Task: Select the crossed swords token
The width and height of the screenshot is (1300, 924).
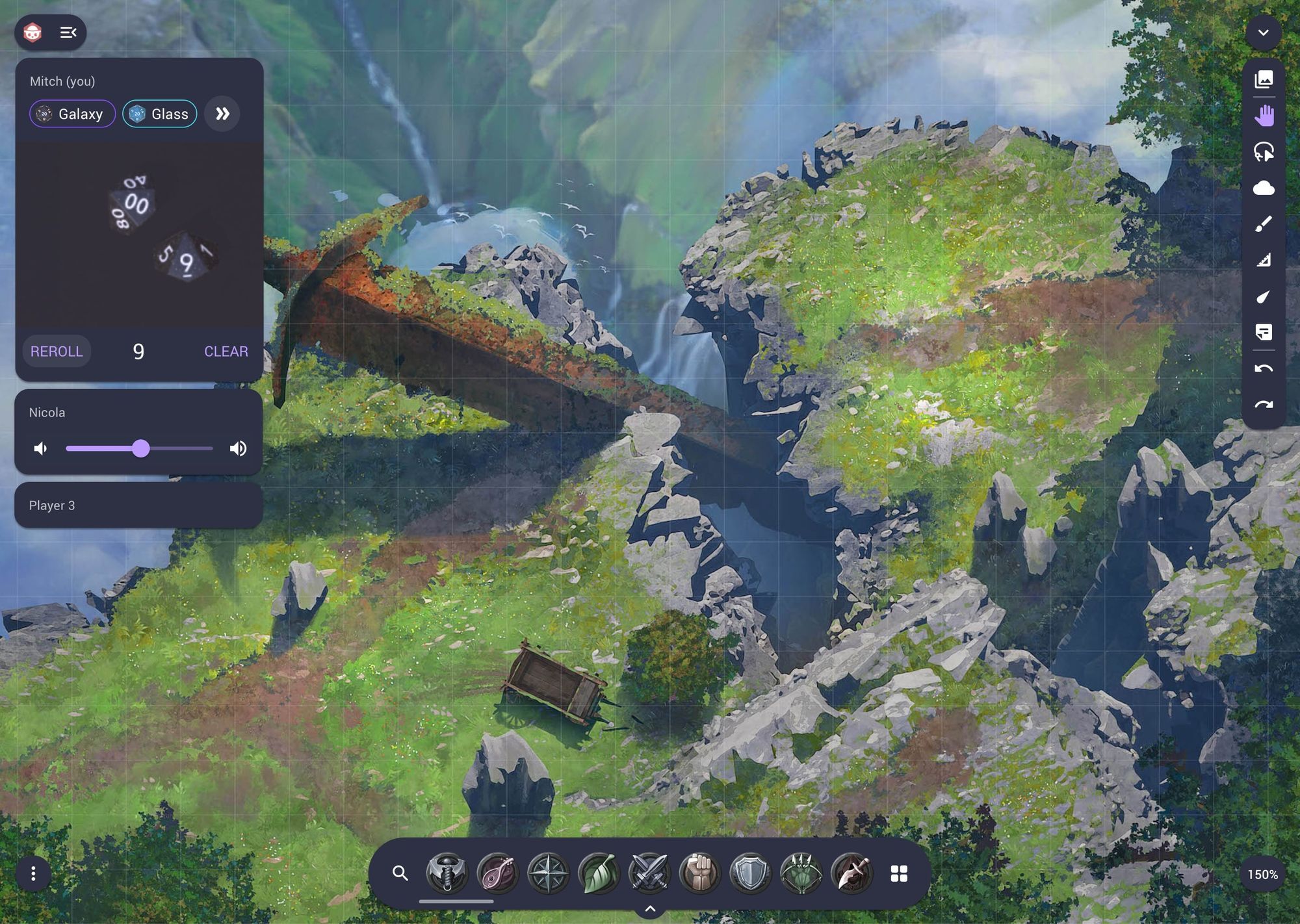Action: 648,874
